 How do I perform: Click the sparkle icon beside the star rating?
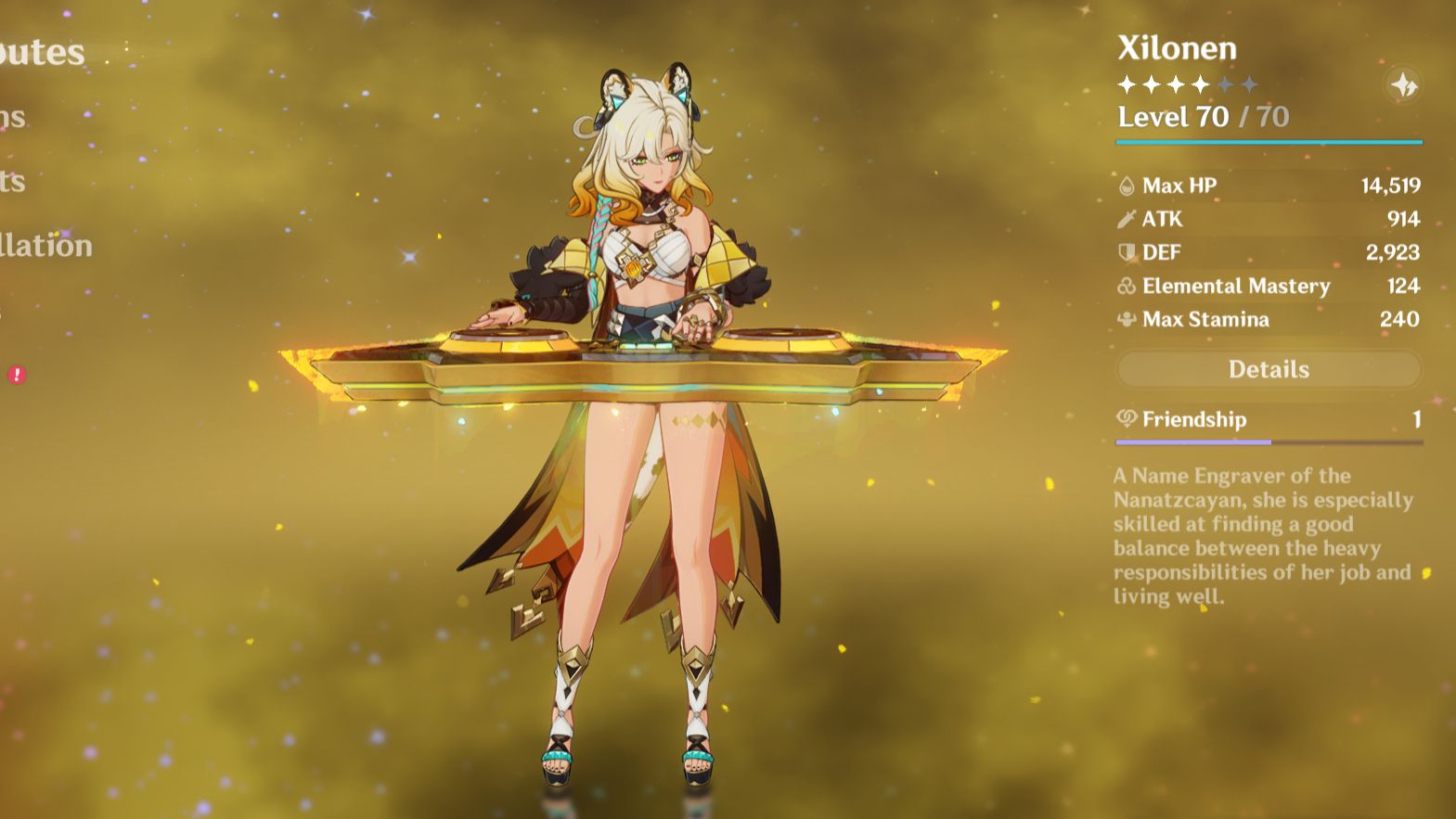tap(1404, 86)
